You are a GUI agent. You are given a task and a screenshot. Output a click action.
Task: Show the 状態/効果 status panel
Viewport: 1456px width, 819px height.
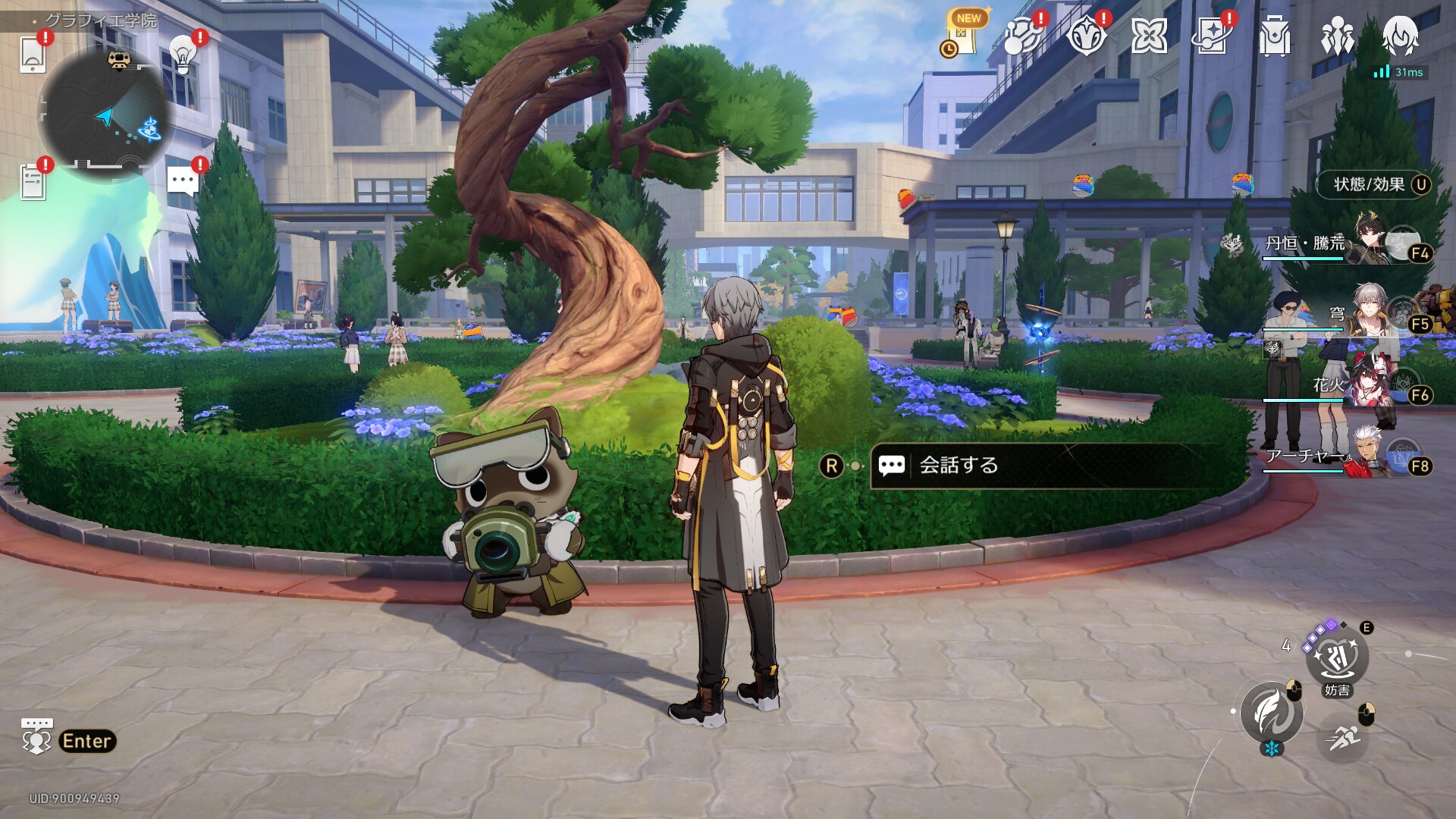[x=1373, y=184]
